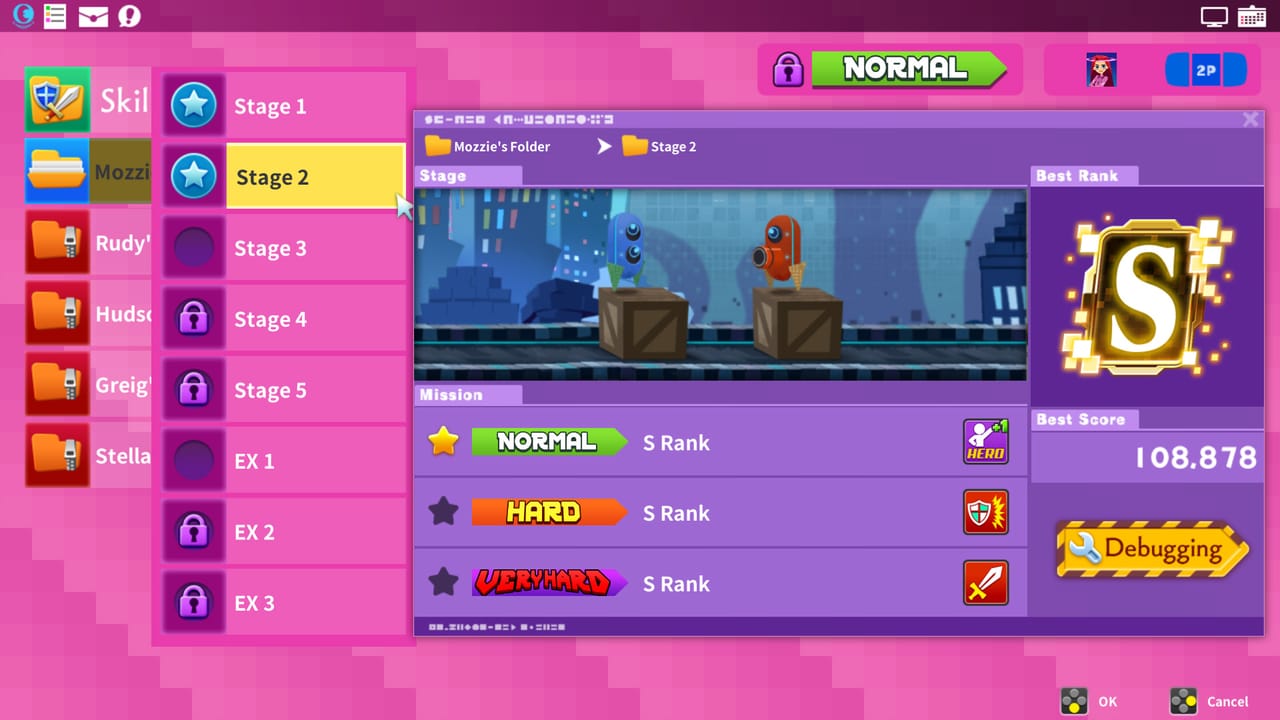Click the shield icon beside the Hard mission
1280x720 pixels.
click(986, 512)
